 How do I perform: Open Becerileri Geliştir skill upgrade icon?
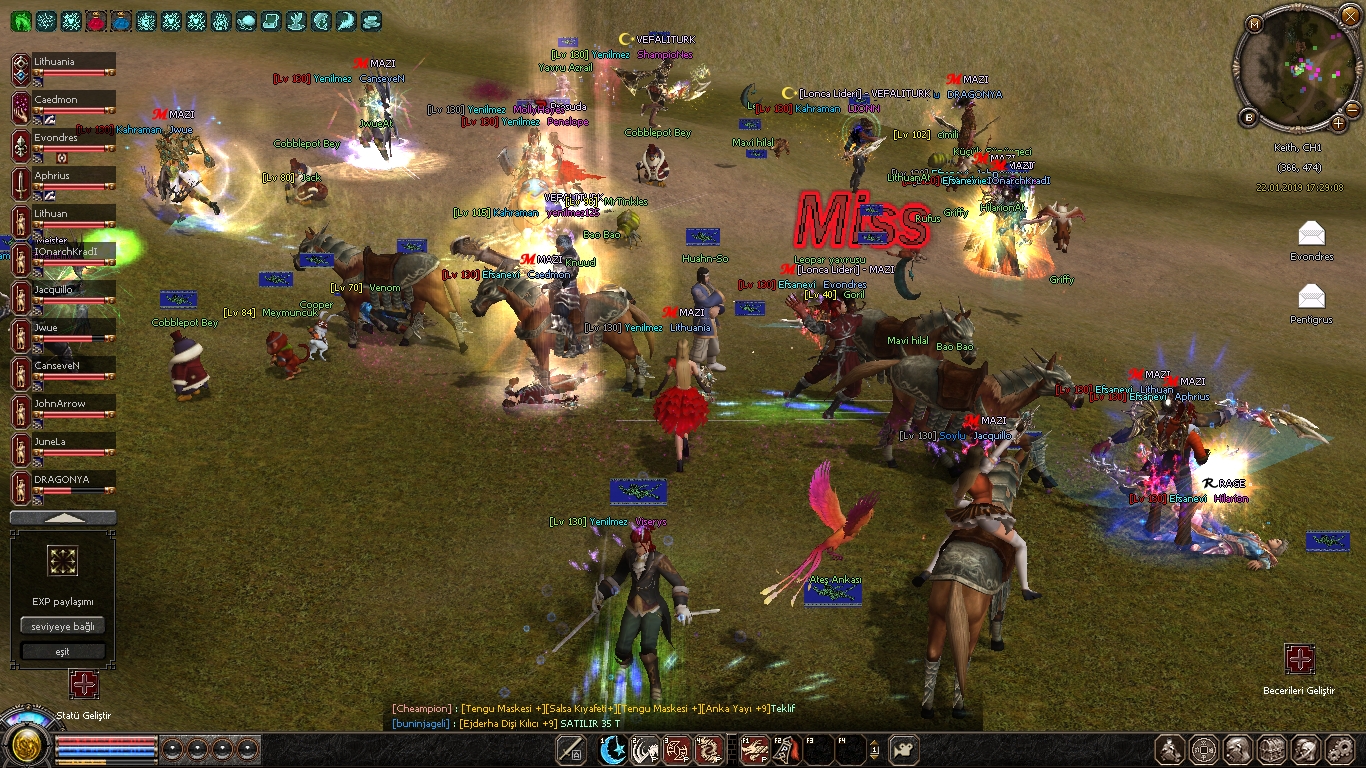(1299, 659)
